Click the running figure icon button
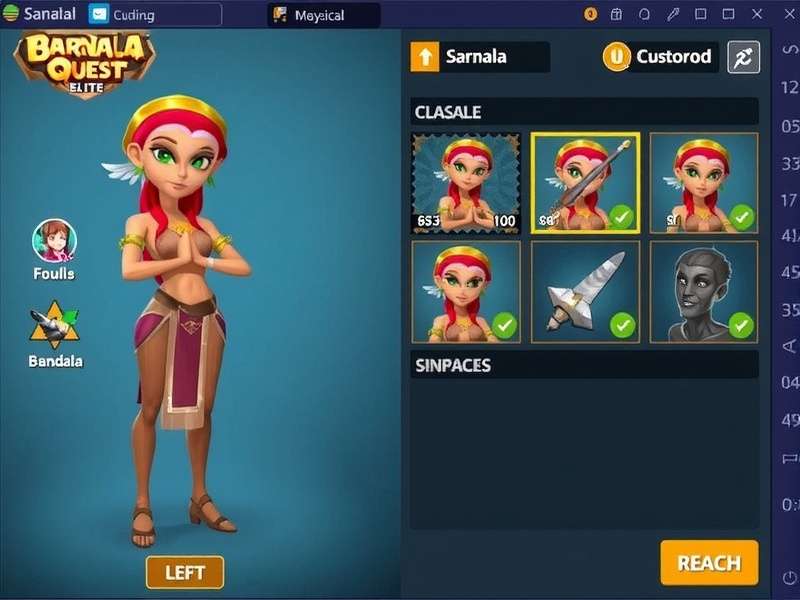The width and height of the screenshot is (800, 600). tap(743, 57)
